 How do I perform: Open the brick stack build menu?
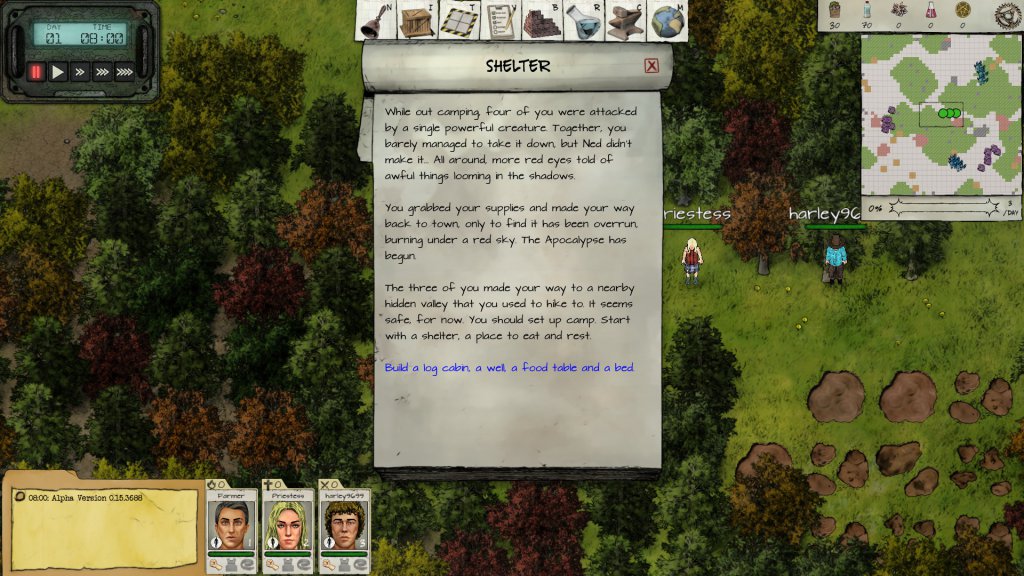[540, 22]
